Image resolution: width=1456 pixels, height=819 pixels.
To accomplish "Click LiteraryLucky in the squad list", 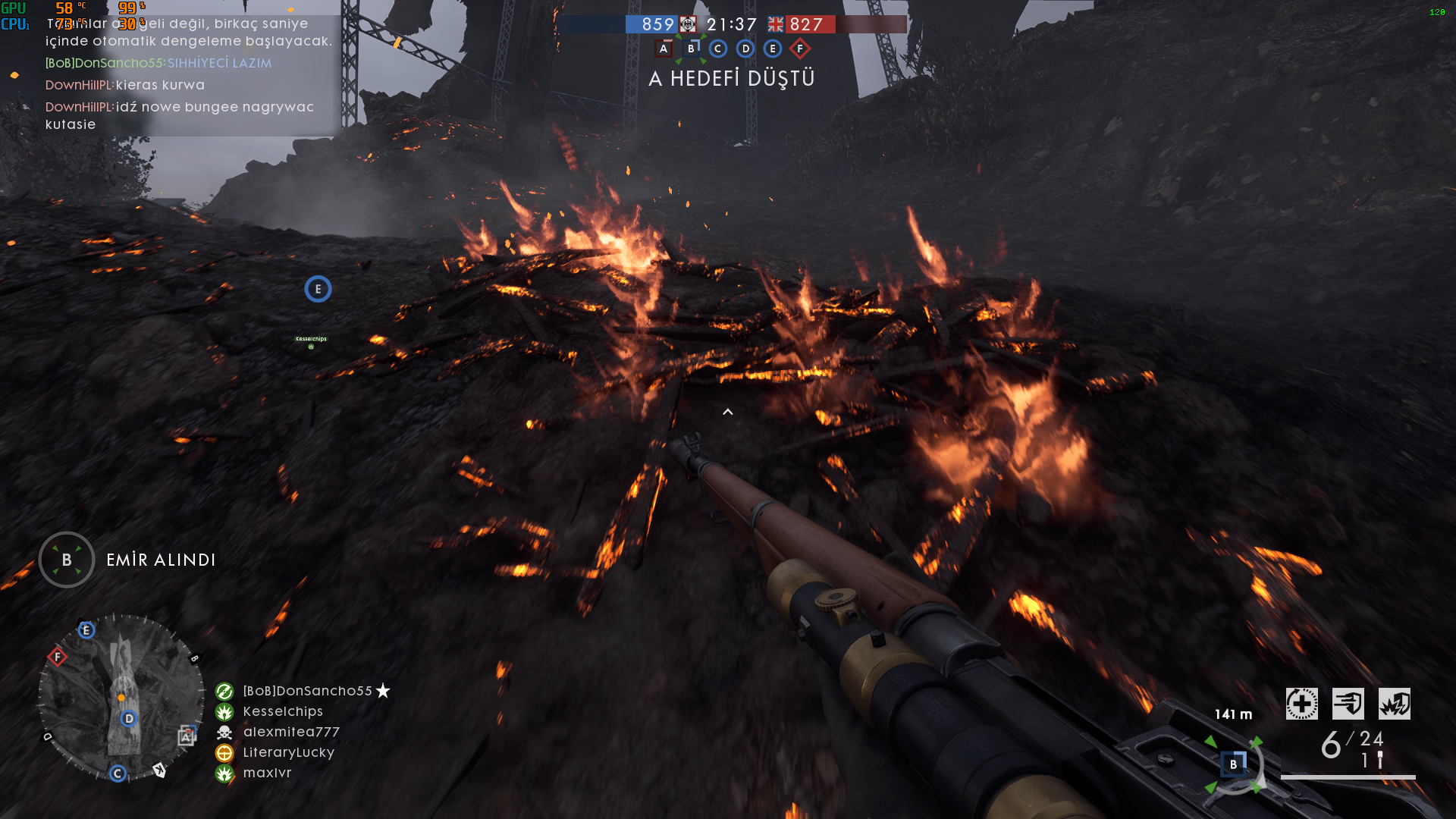I will (x=288, y=752).
